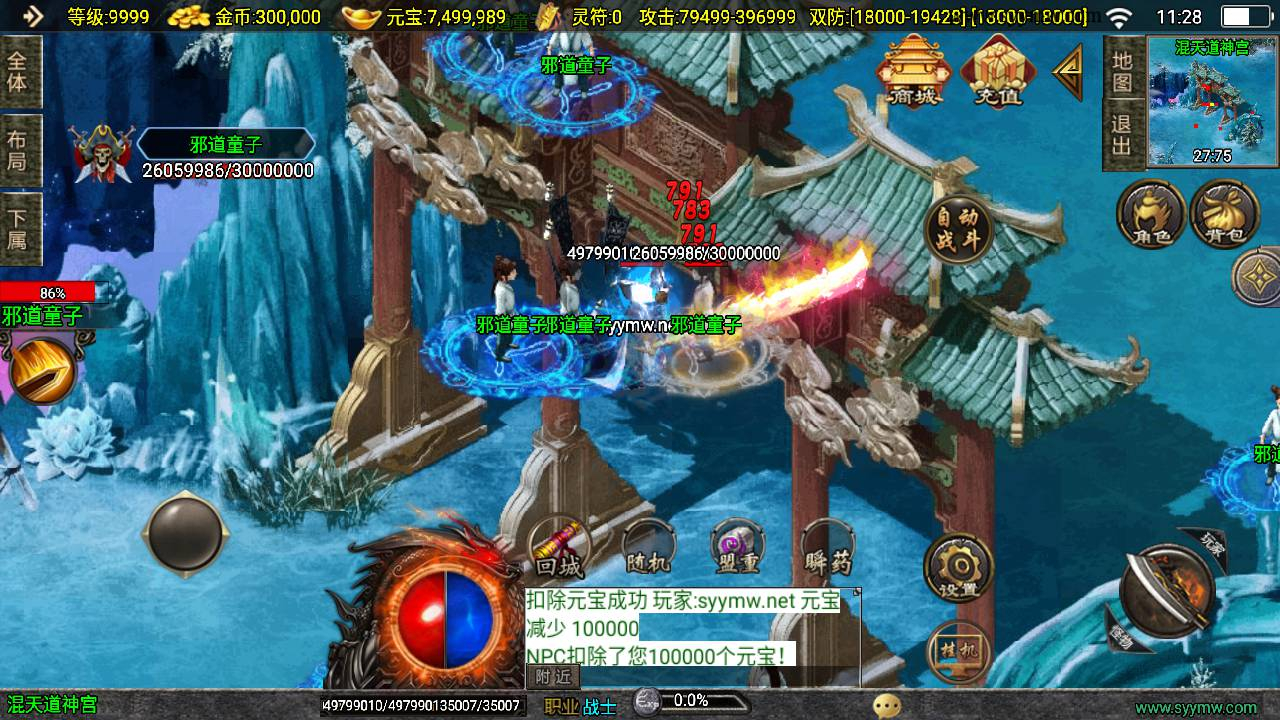
Task: Use the 随机 random teleport slot
Action: tap(647, 548)
